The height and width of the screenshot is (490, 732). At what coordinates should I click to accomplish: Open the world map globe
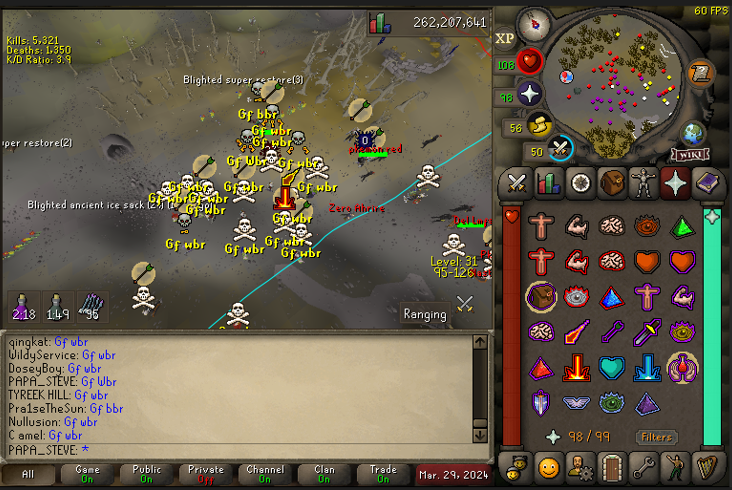(693, 133)
